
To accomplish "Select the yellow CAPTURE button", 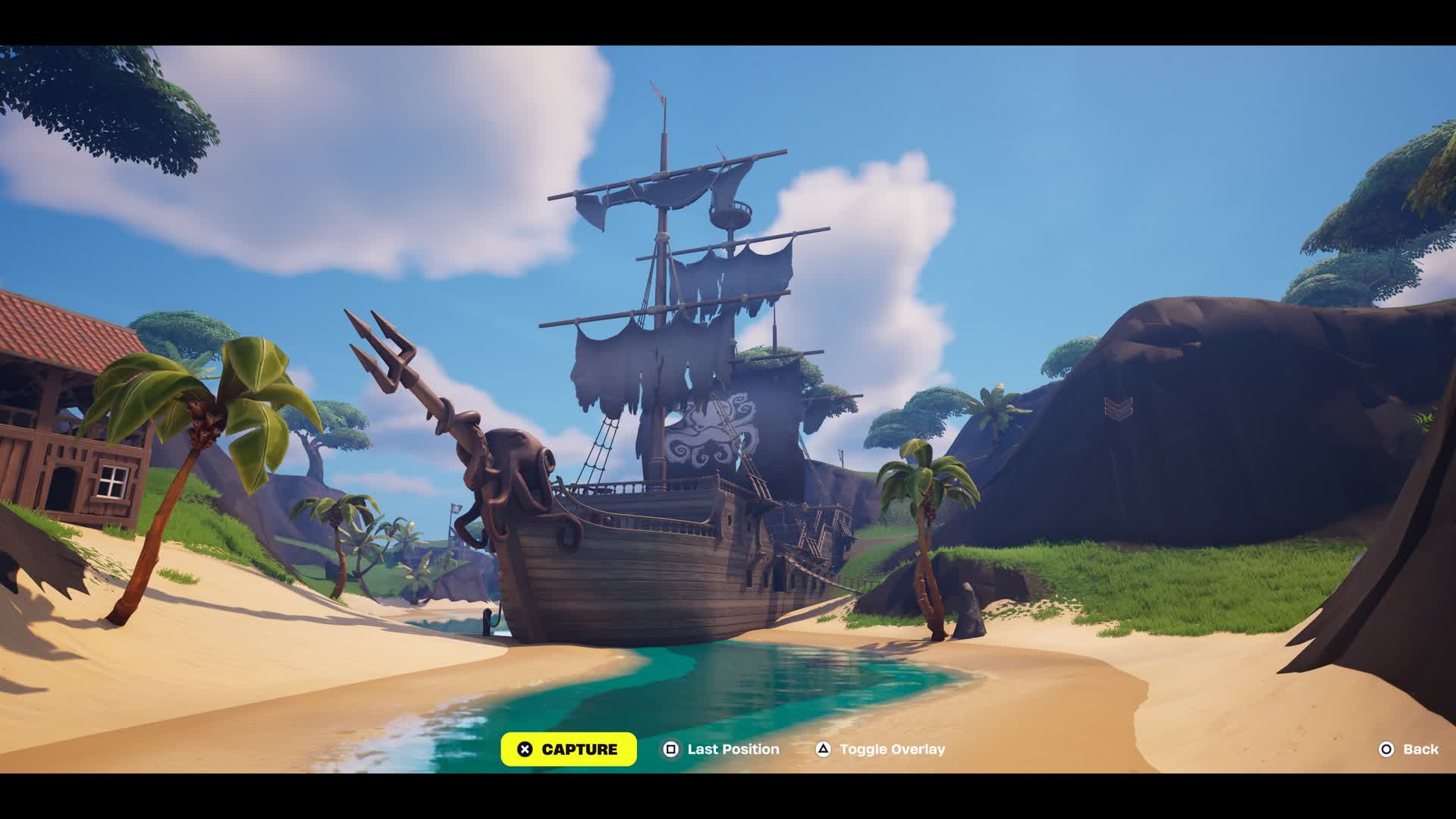I will click(x=569, y=749).
